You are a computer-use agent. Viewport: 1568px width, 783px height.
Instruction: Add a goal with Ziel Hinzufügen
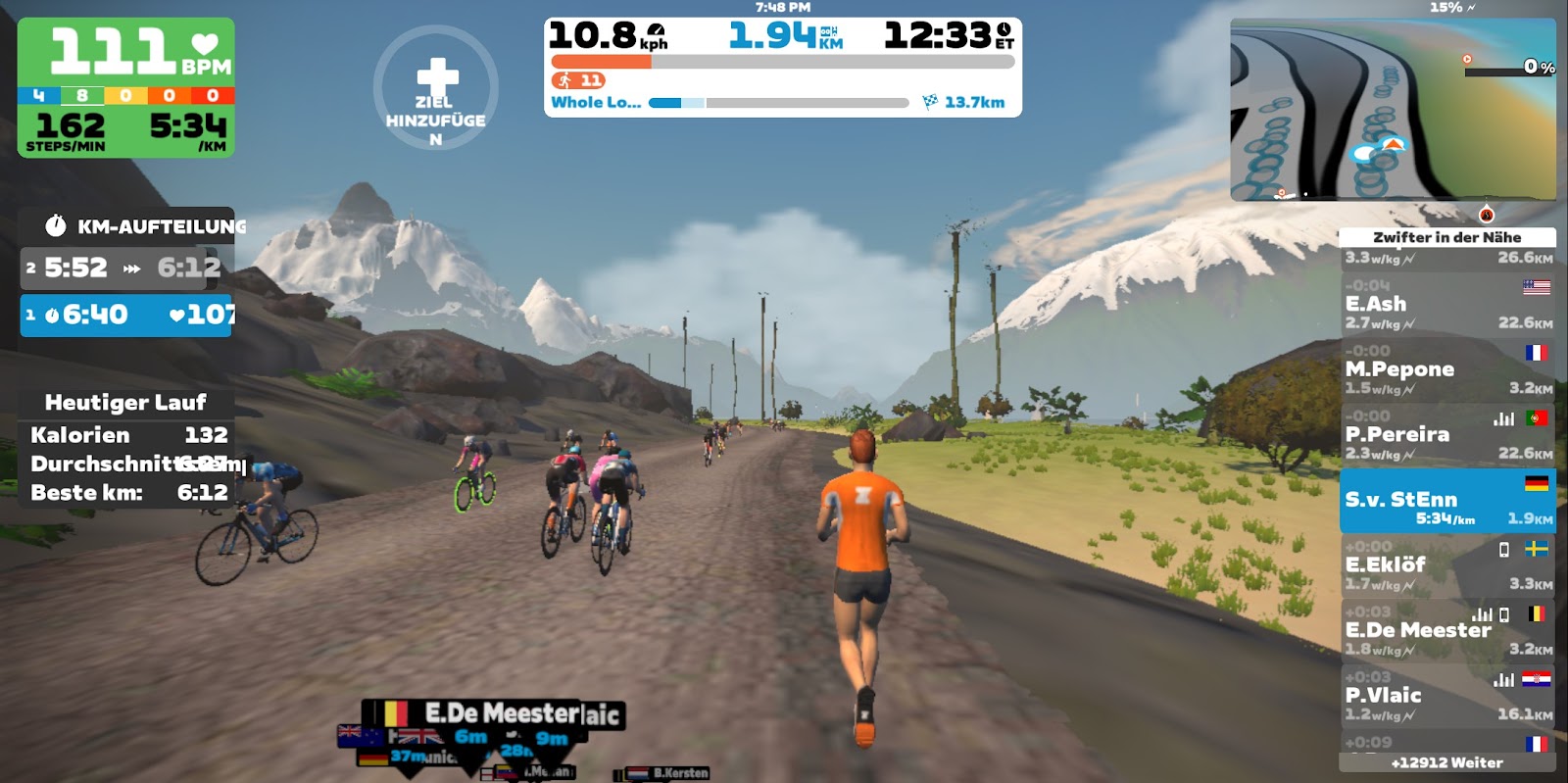coord(436,88)
